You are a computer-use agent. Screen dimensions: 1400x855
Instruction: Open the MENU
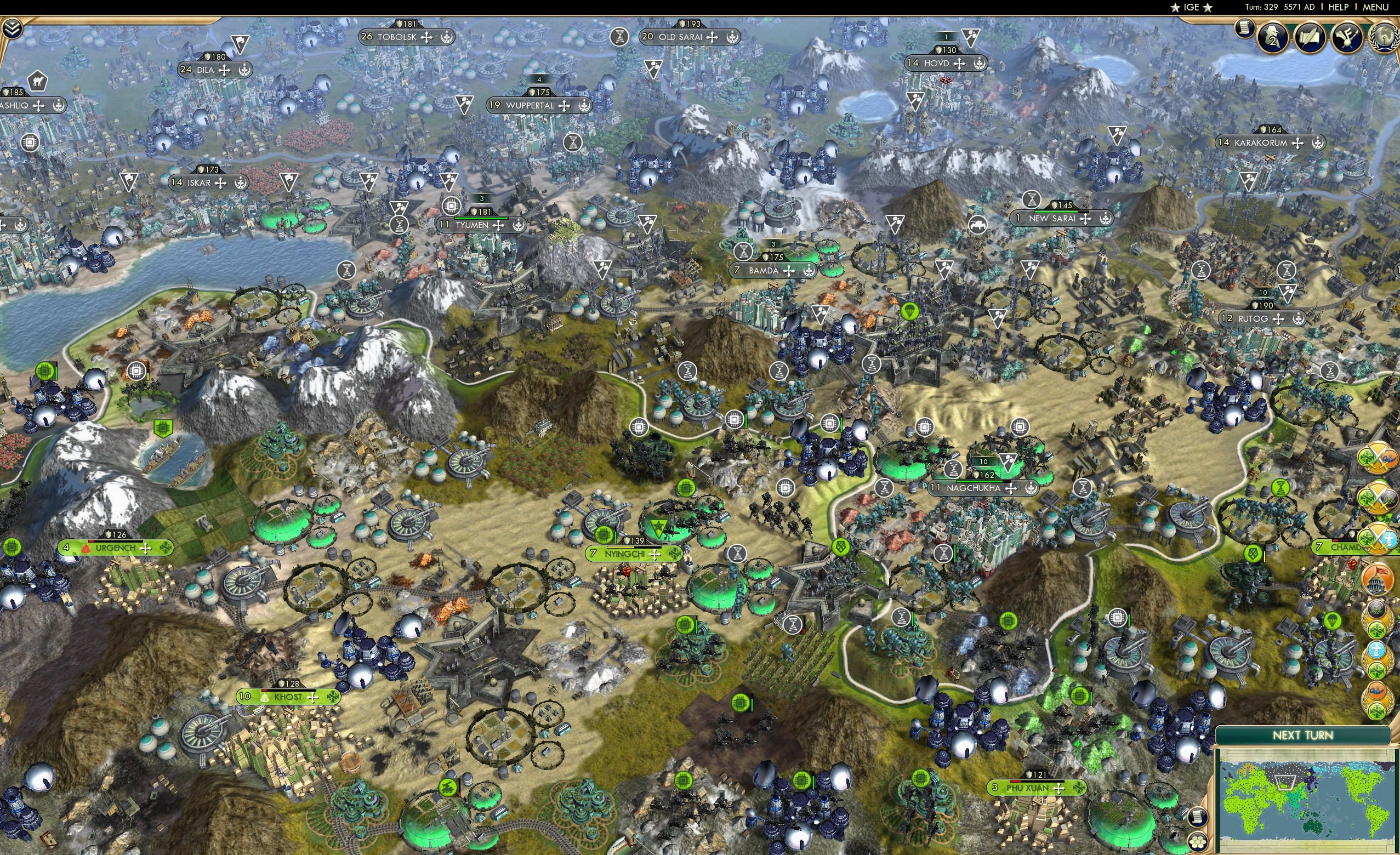tap(1375, 7)
